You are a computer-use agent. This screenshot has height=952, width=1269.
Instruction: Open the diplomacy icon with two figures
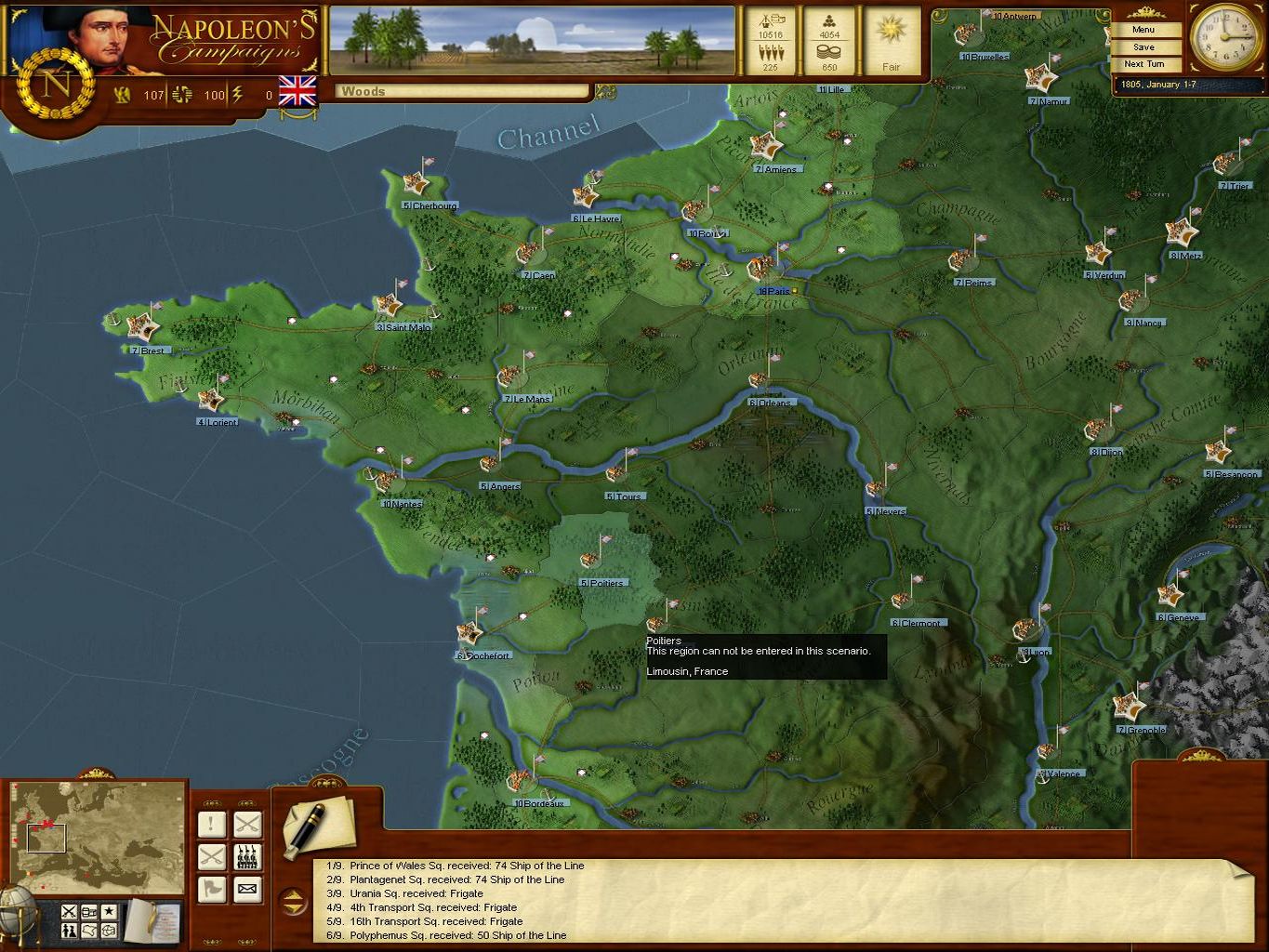69,930
